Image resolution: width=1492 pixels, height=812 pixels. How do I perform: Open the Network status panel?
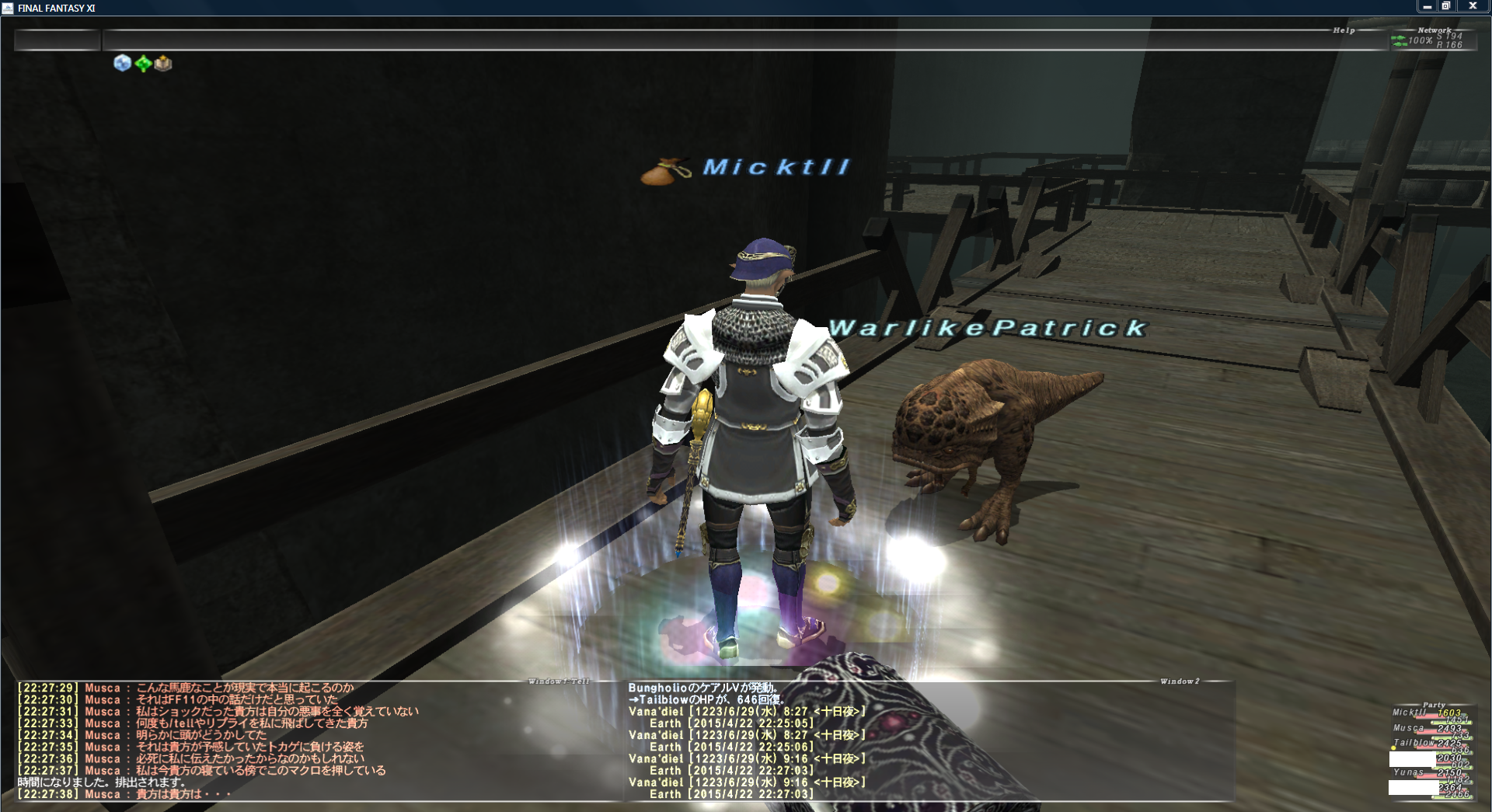coord(1433,40)
